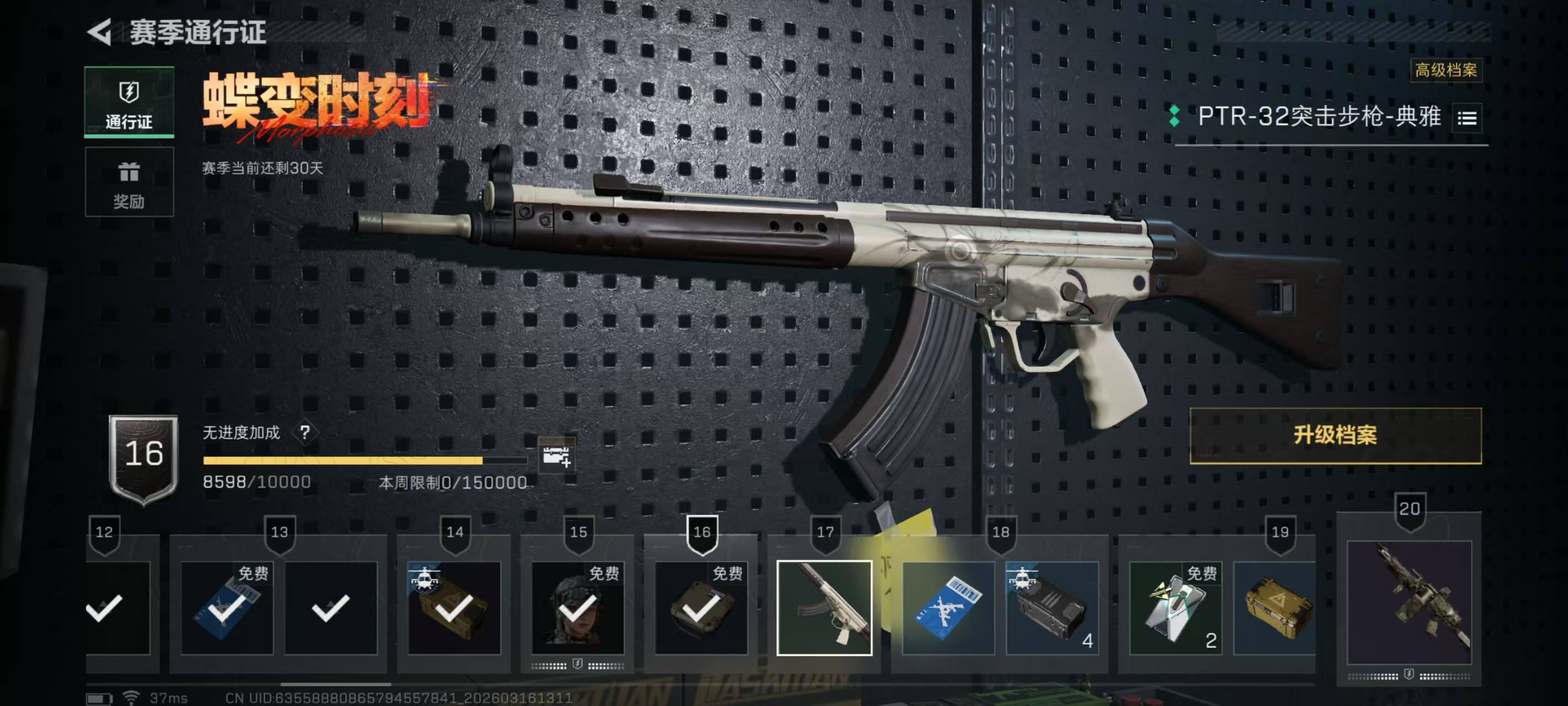Open the list icon beside PTR-32 name

click(x=1467, y=118)
